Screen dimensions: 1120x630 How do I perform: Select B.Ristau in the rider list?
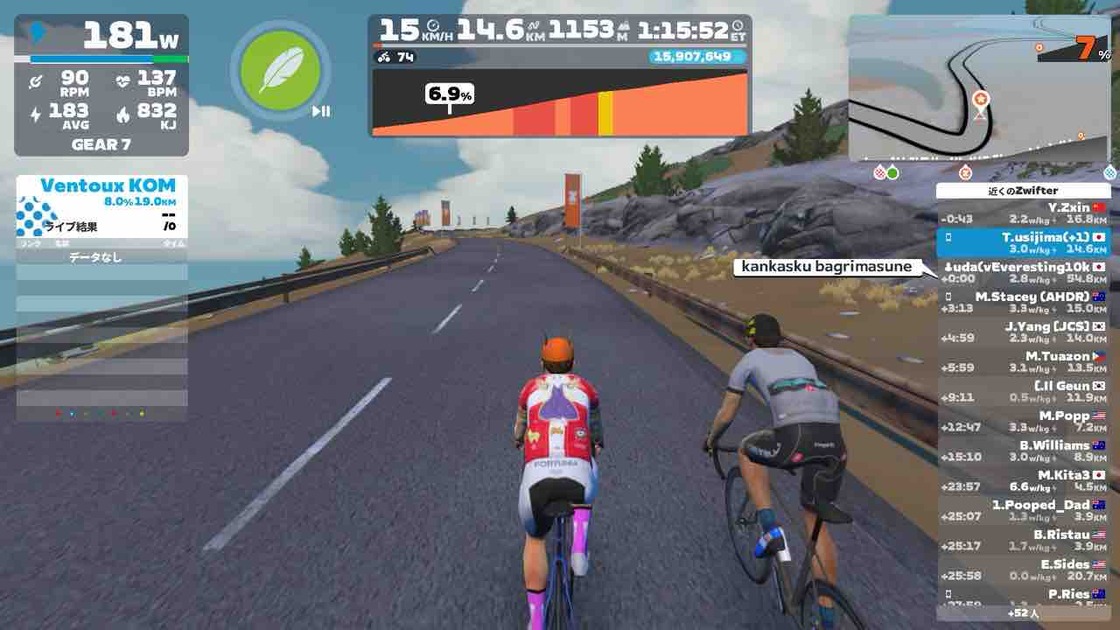[x=1024, y=541]
